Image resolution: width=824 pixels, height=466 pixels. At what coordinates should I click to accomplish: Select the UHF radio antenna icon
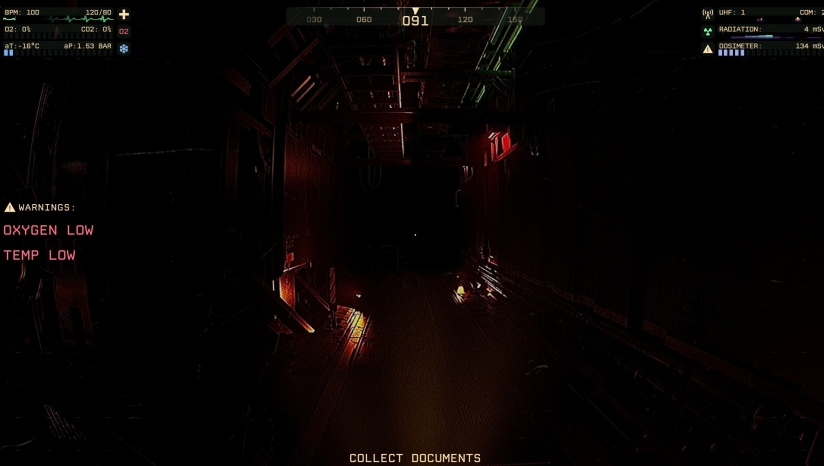(708, 14)
